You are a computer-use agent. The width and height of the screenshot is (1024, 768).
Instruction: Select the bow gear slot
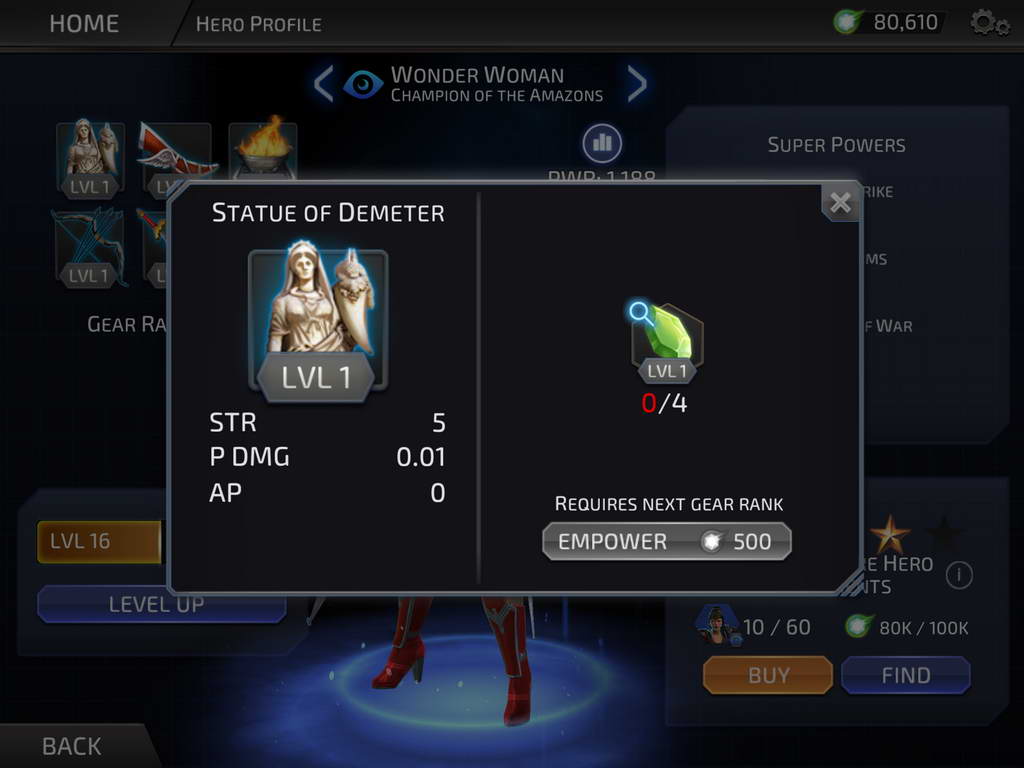pyautogui.click(x=90, y=245)
